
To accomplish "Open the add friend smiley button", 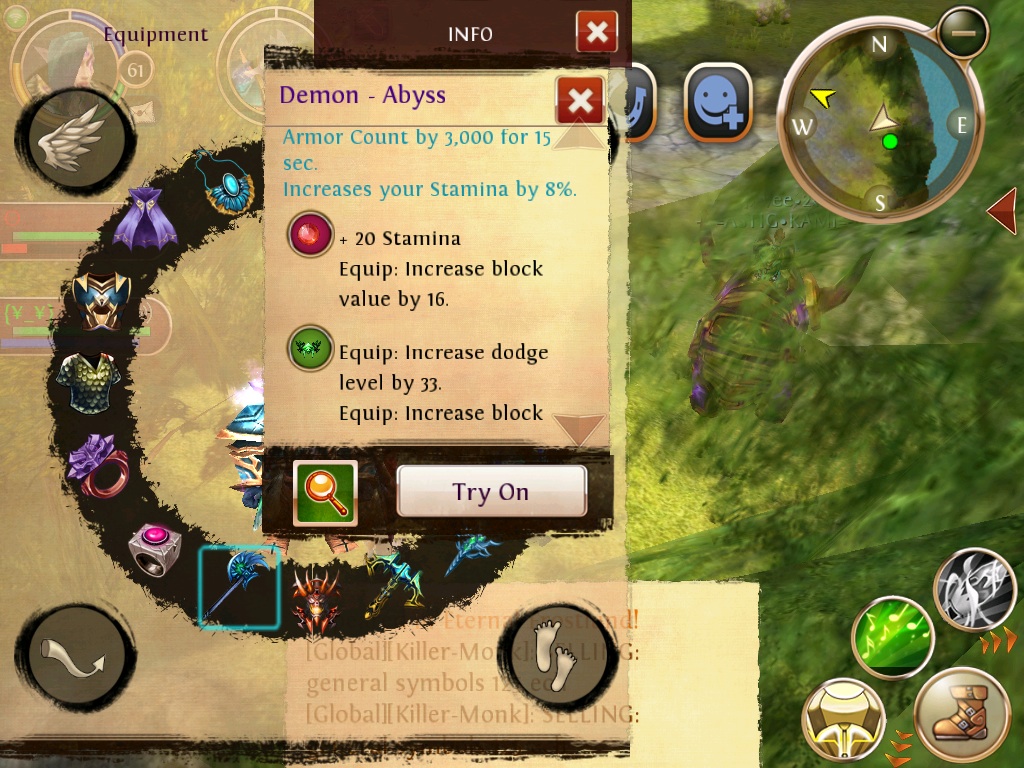I will coord(717,103).
